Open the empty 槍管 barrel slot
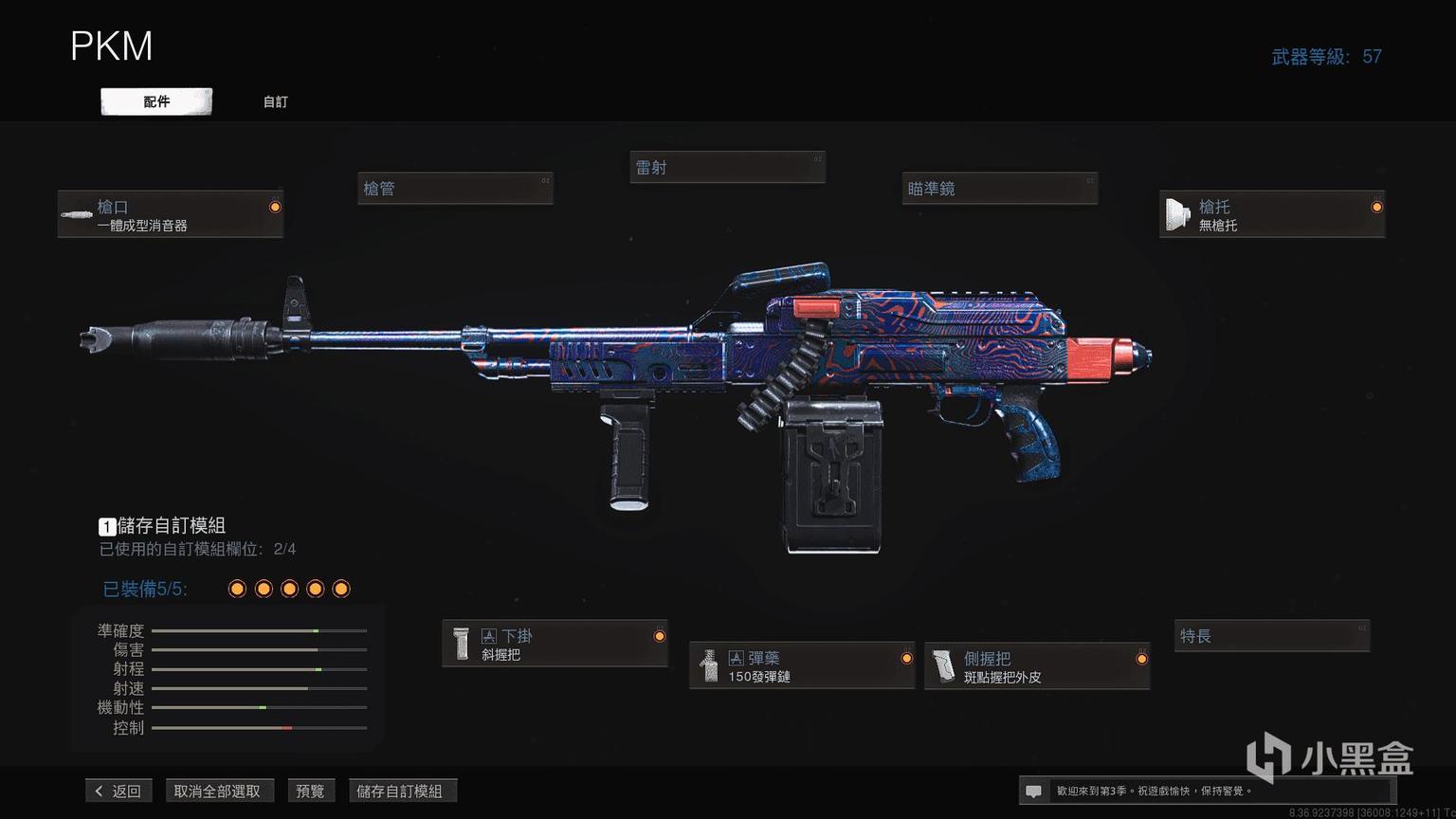Screen dimensions: 1456x819 pyautogui.click(x=455, y=189)
